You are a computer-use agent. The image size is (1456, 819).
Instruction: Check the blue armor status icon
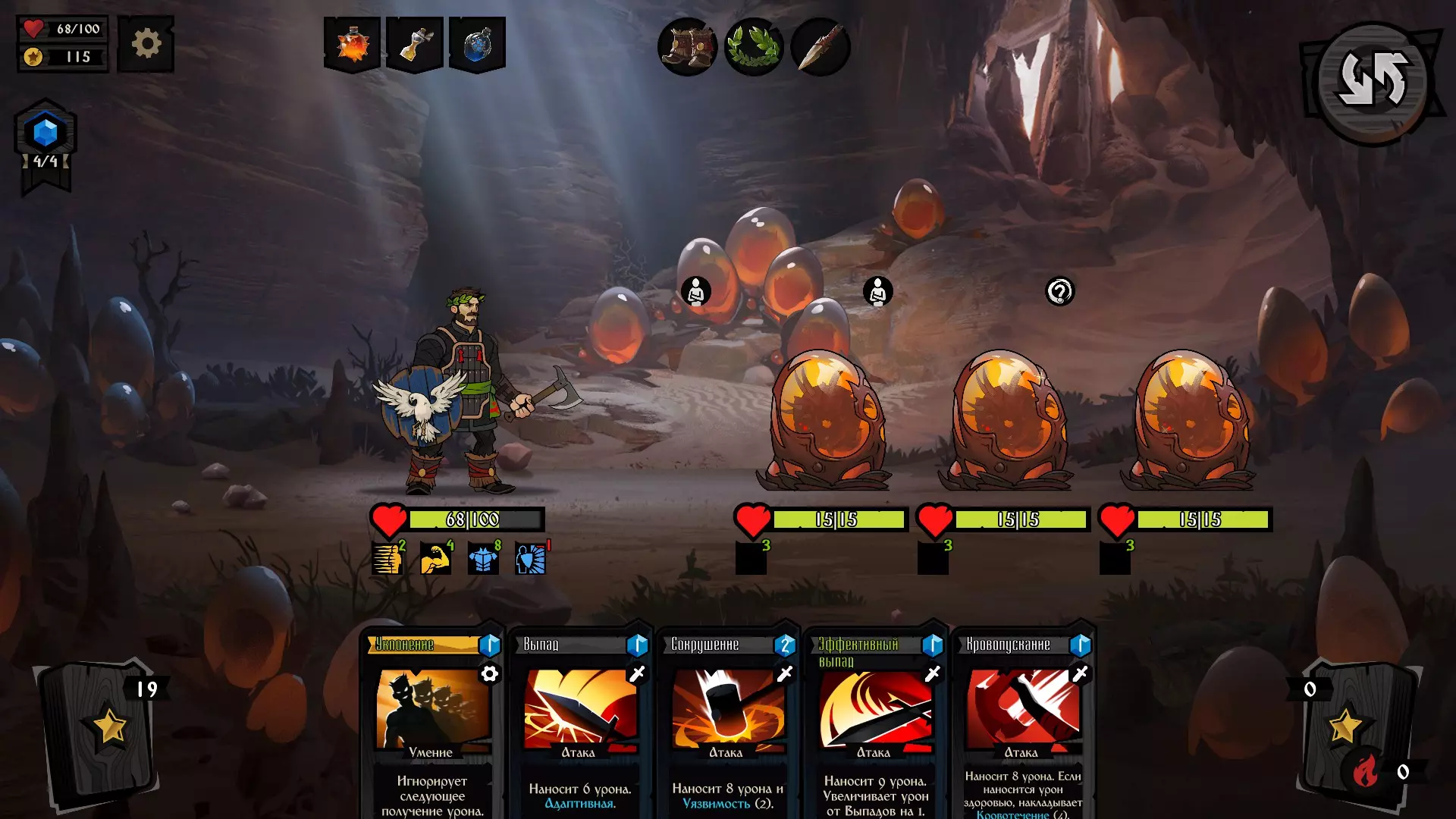coord(482,560)
